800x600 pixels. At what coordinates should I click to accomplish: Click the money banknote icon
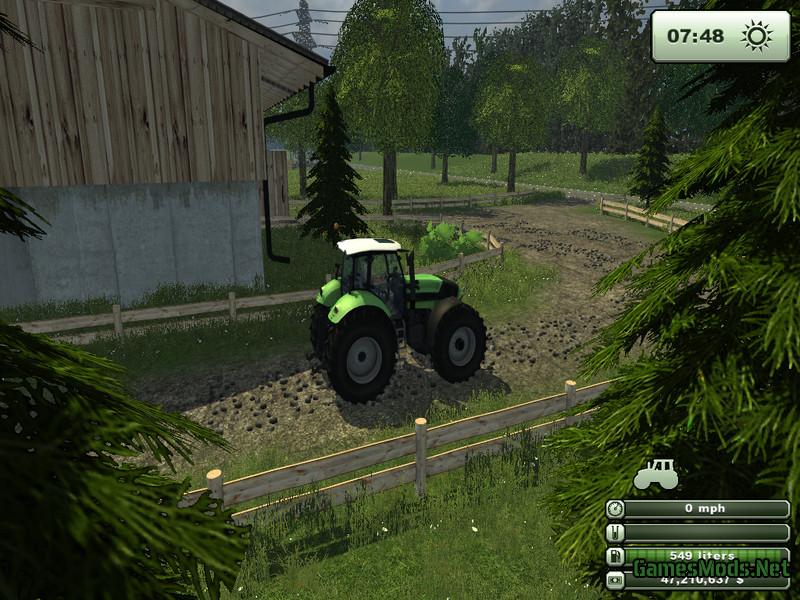coord(614,579)
